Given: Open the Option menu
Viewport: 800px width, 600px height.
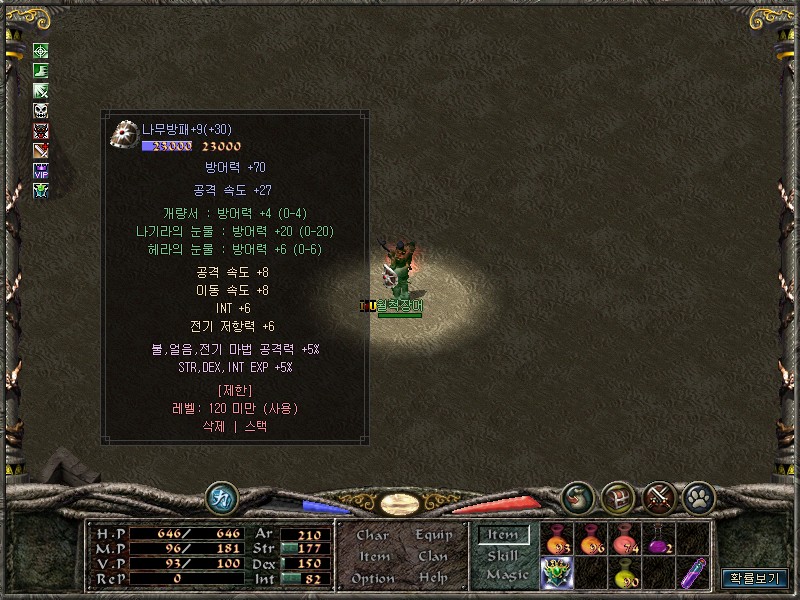Looking at the screenshot, I should pos(373,578).
